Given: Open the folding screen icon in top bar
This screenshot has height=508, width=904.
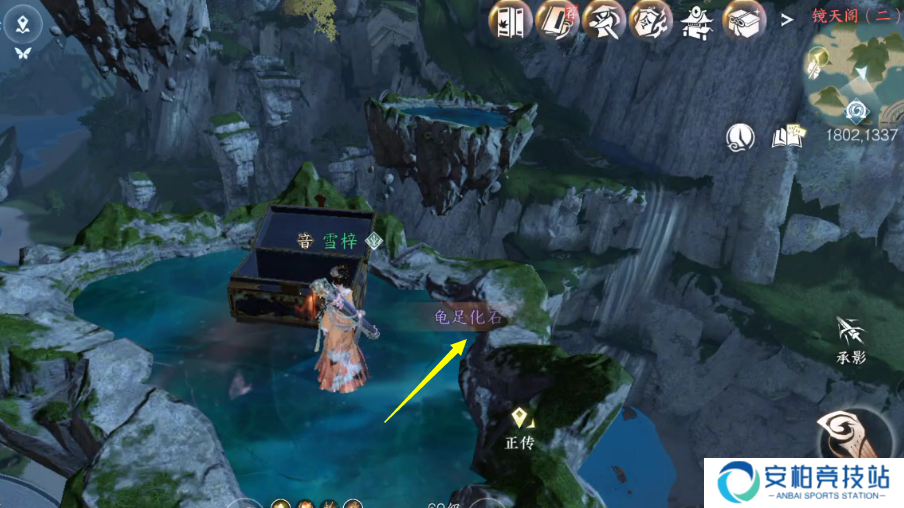Looking at the screenshot, I should click(x=509, y=21).
